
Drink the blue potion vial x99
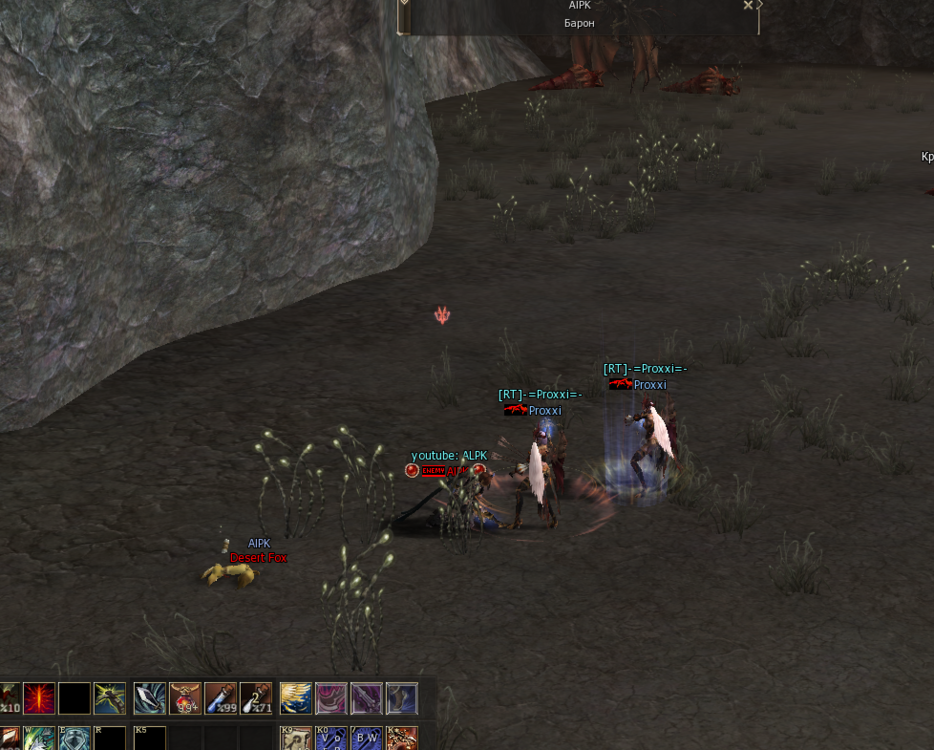click(221, 697)
